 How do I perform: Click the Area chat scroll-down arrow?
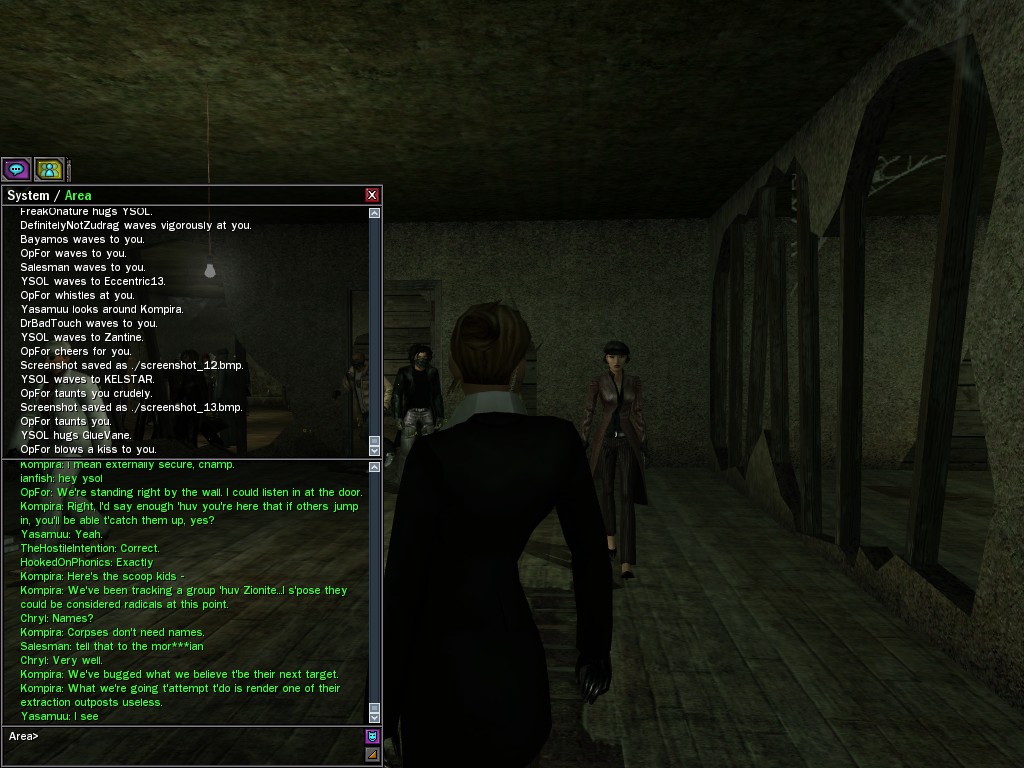coord(375,717)
